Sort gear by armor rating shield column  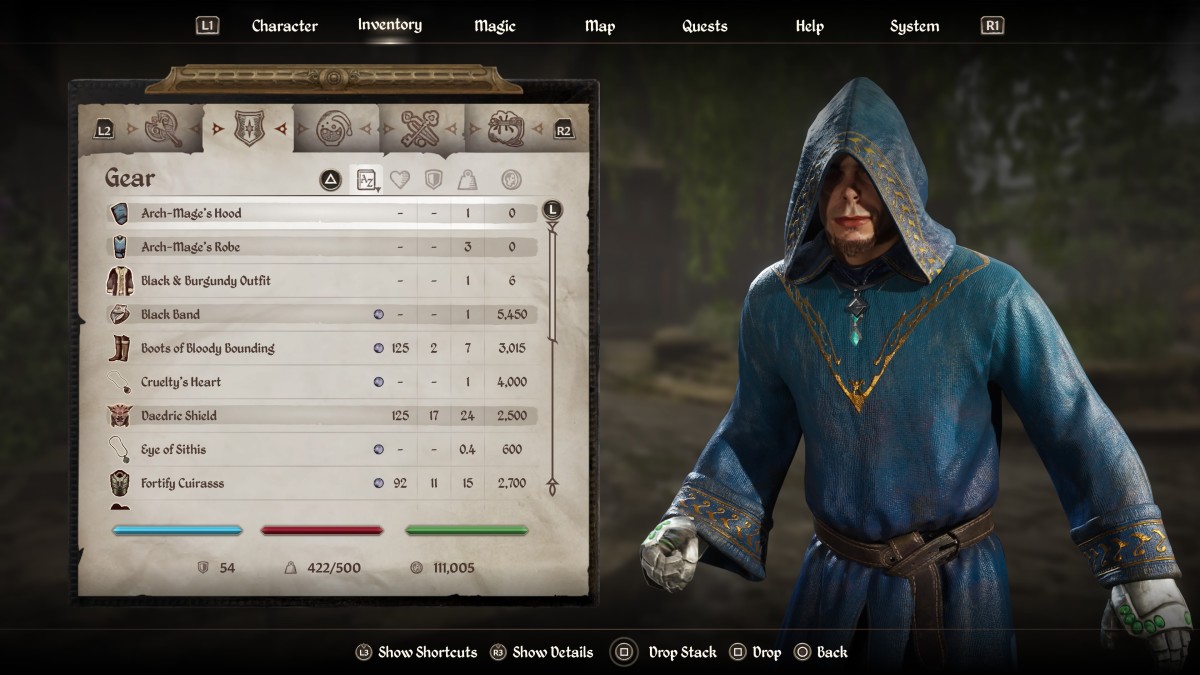click(433, 180)
